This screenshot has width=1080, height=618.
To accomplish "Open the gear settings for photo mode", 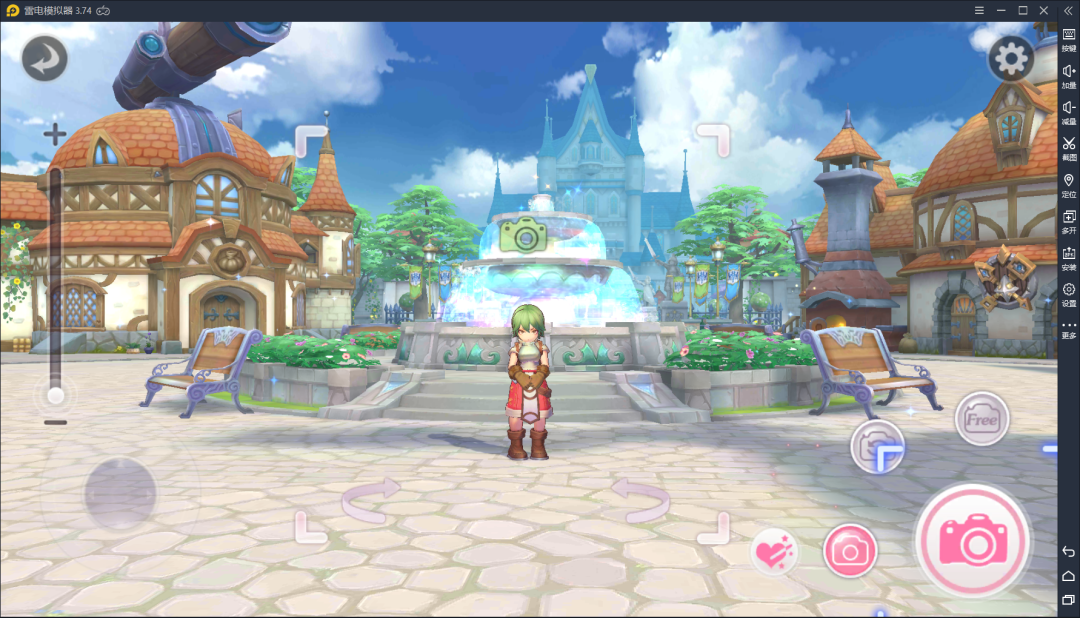I will (x=1010, y=59).
